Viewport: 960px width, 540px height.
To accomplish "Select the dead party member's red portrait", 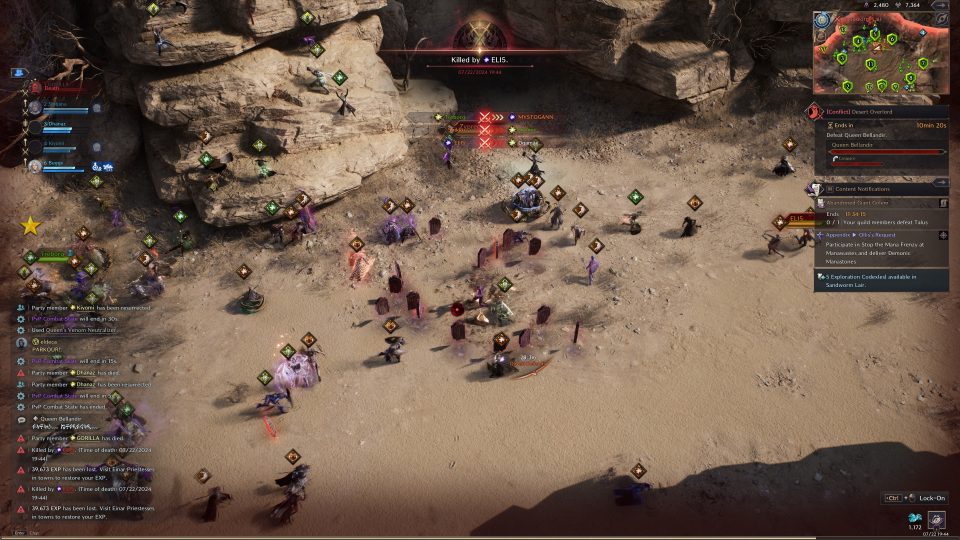I will (x=37, y=88).
